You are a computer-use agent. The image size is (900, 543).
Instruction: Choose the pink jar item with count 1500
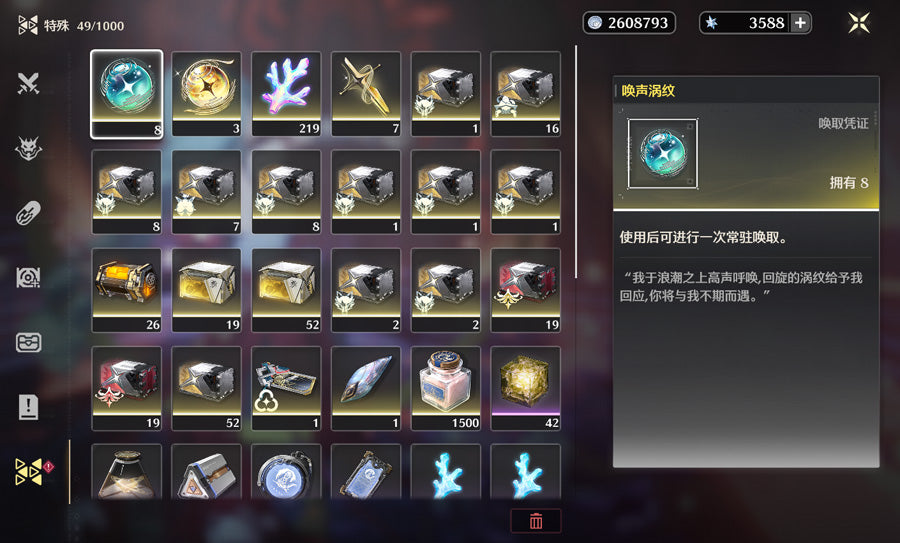tap(446, 387)
